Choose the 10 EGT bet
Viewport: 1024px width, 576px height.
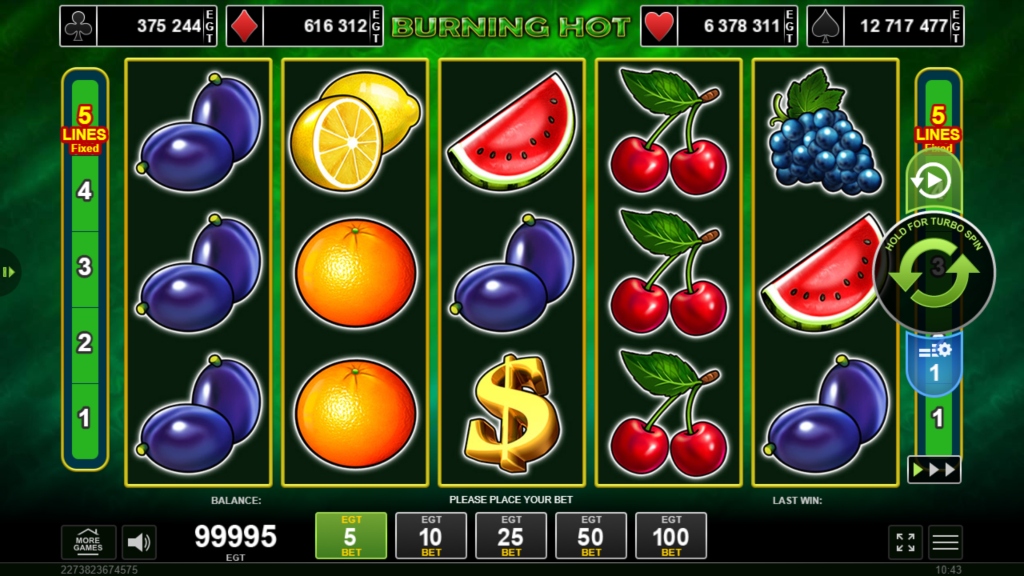431,535
